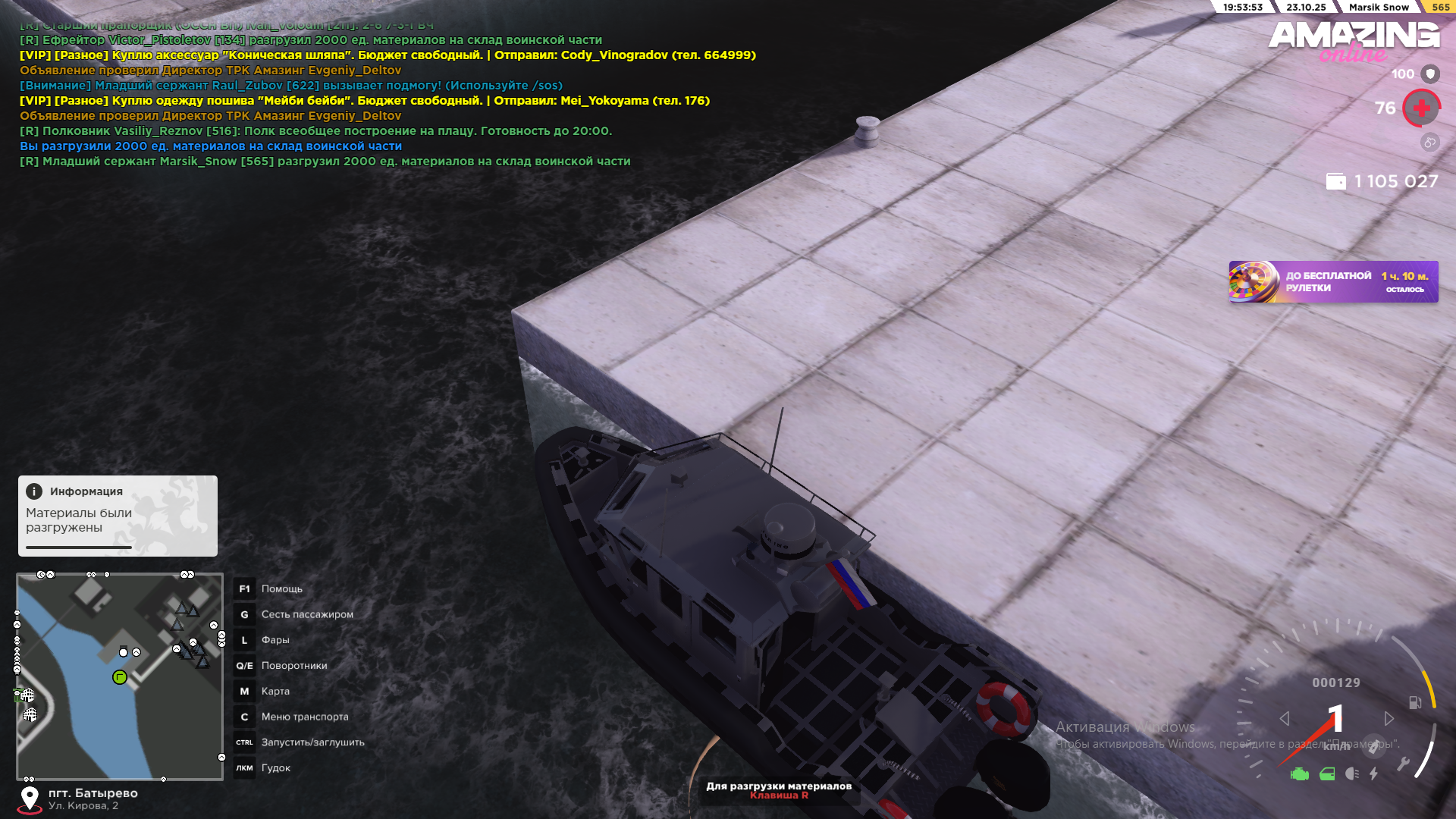The height and width of the screenshot is (819, 1456).
Task: Click the lightning bolt indicator on speedometer
Action: click(x=1373, y=773)
